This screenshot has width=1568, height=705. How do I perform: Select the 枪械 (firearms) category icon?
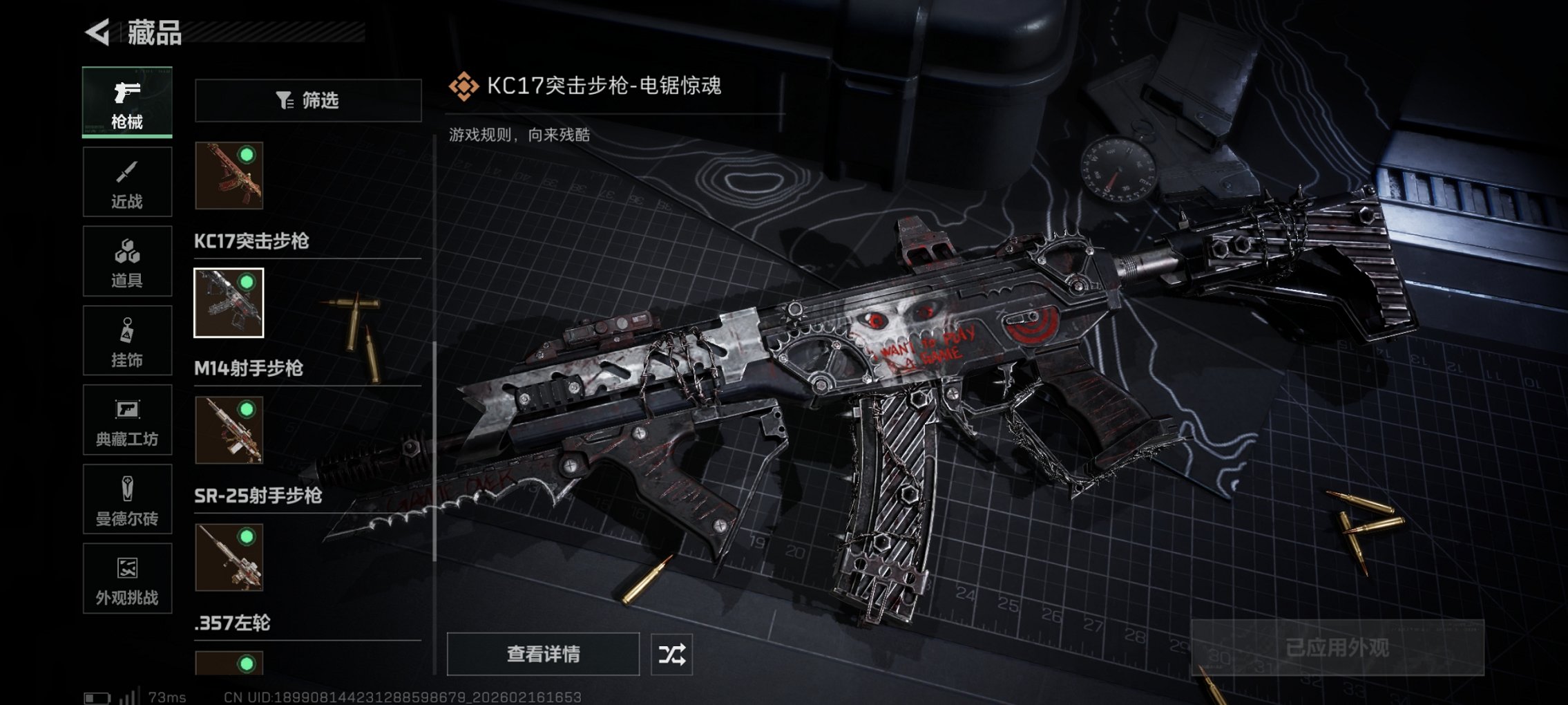pos(127,102)
